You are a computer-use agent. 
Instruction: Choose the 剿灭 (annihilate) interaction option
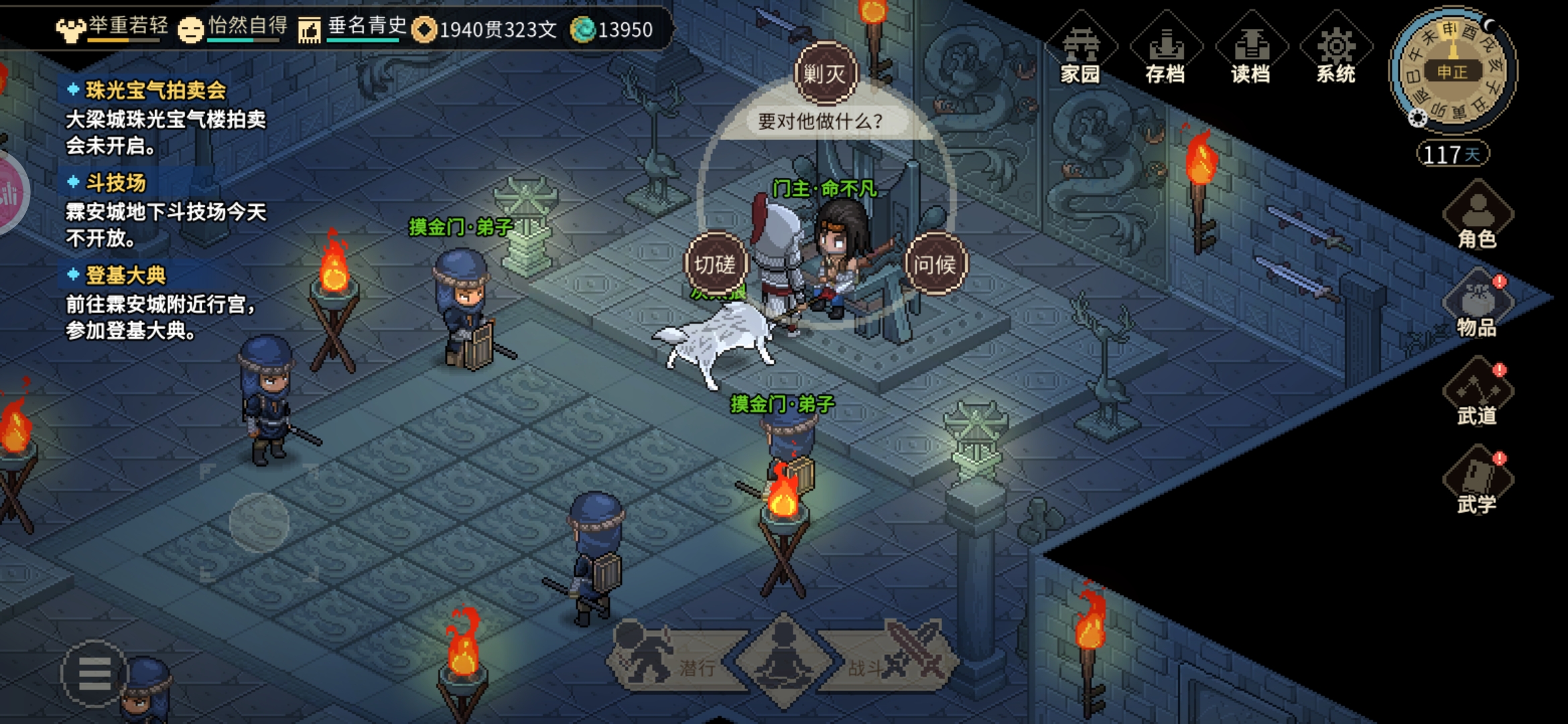click(825, 73)
